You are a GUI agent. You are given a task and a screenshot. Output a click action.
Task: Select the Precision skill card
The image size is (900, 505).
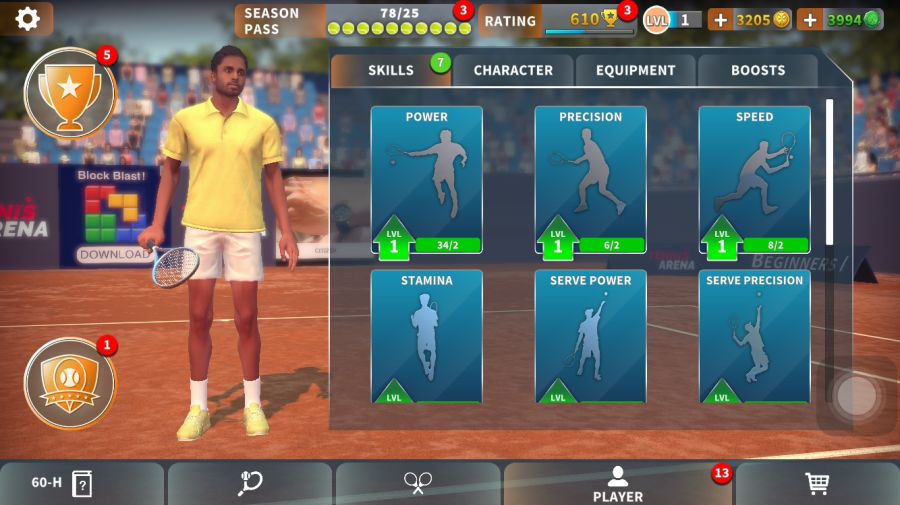point(590,180)
